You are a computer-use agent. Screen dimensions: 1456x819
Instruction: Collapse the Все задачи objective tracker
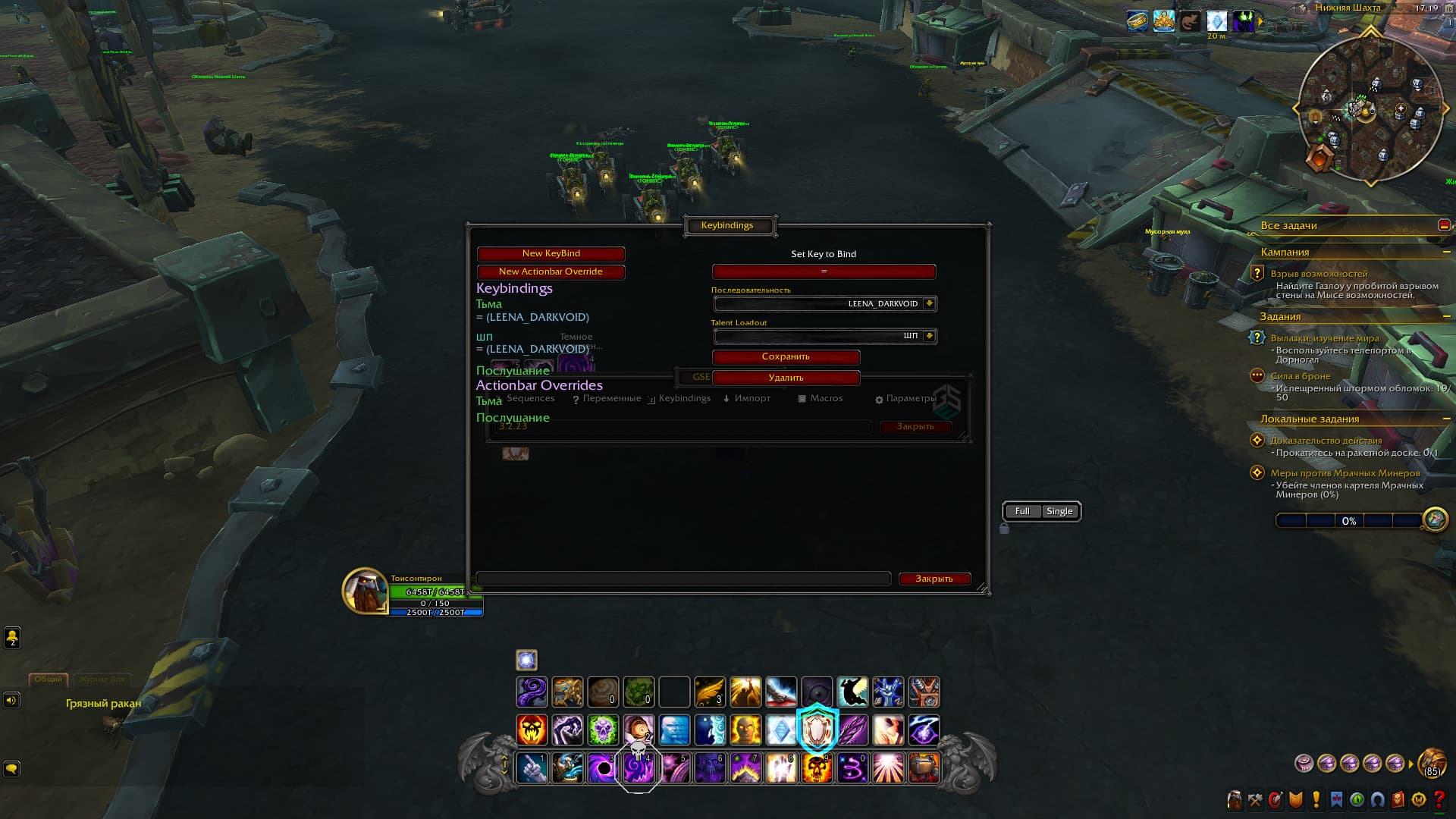[1444, 225]
